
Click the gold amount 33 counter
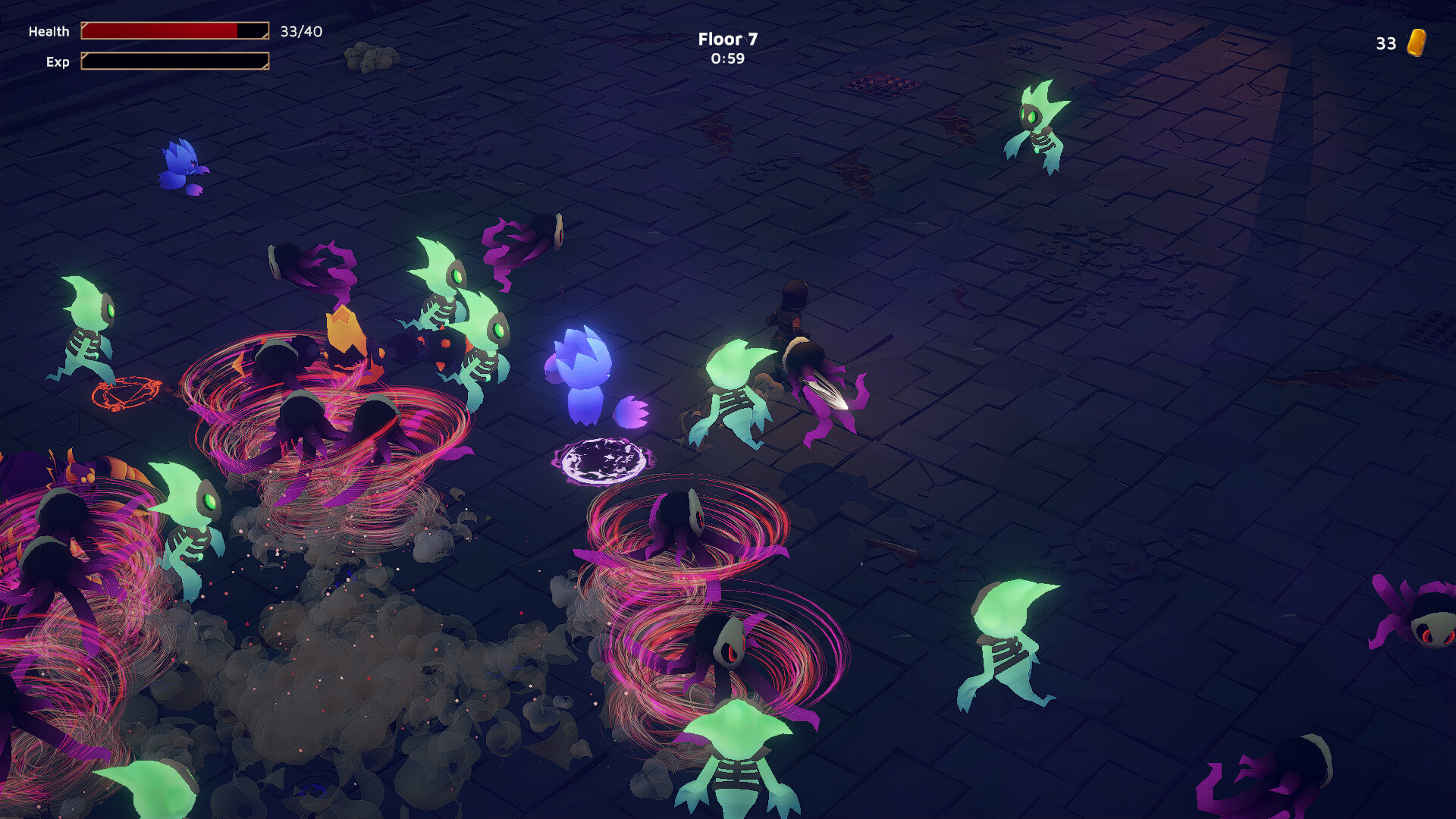click(x=1385, y=43)
